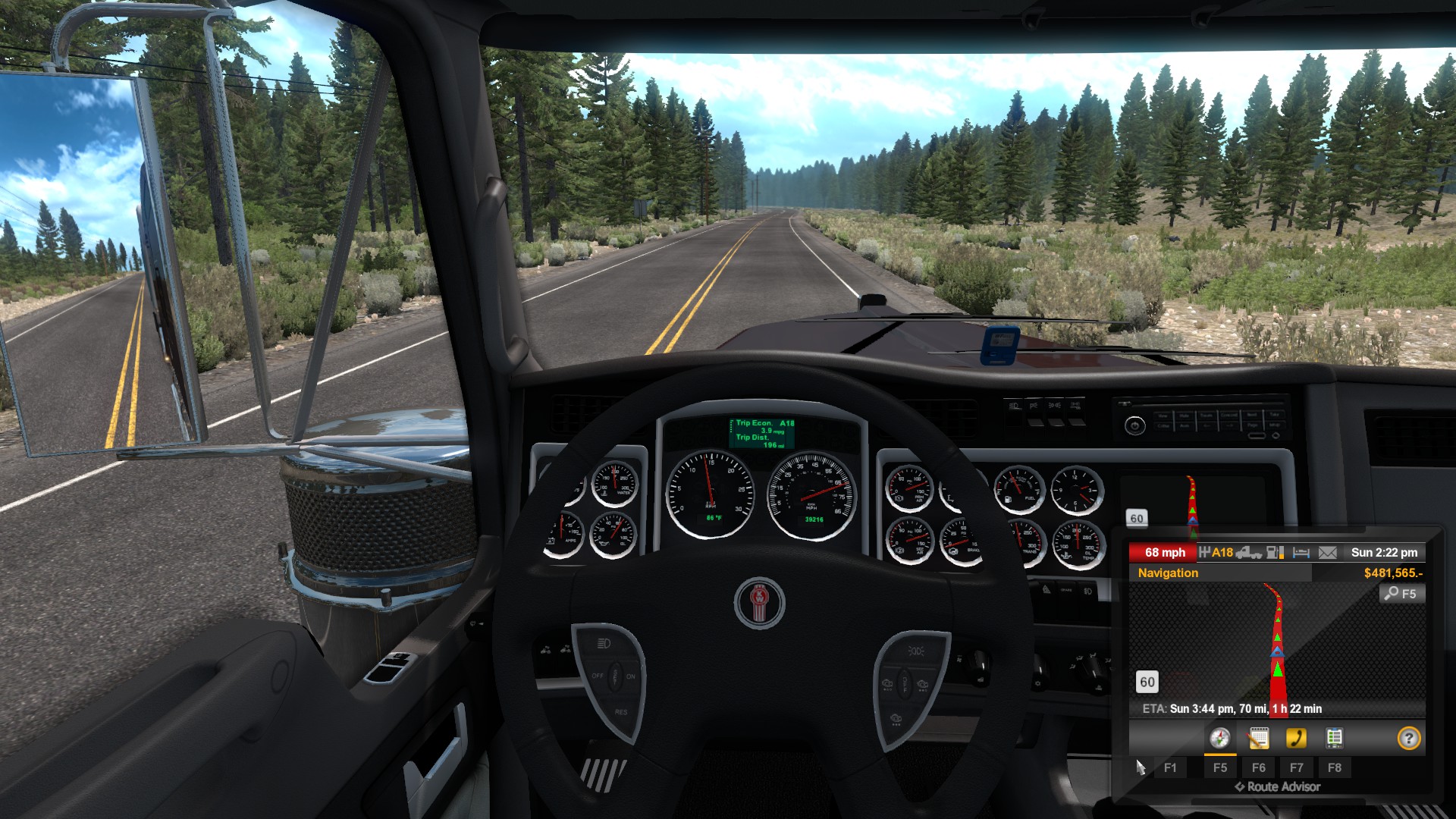The height and width of the screenshot is (819, 1456).
Task: Click the magnifier zoom button on map
Action: point(1401,594)
